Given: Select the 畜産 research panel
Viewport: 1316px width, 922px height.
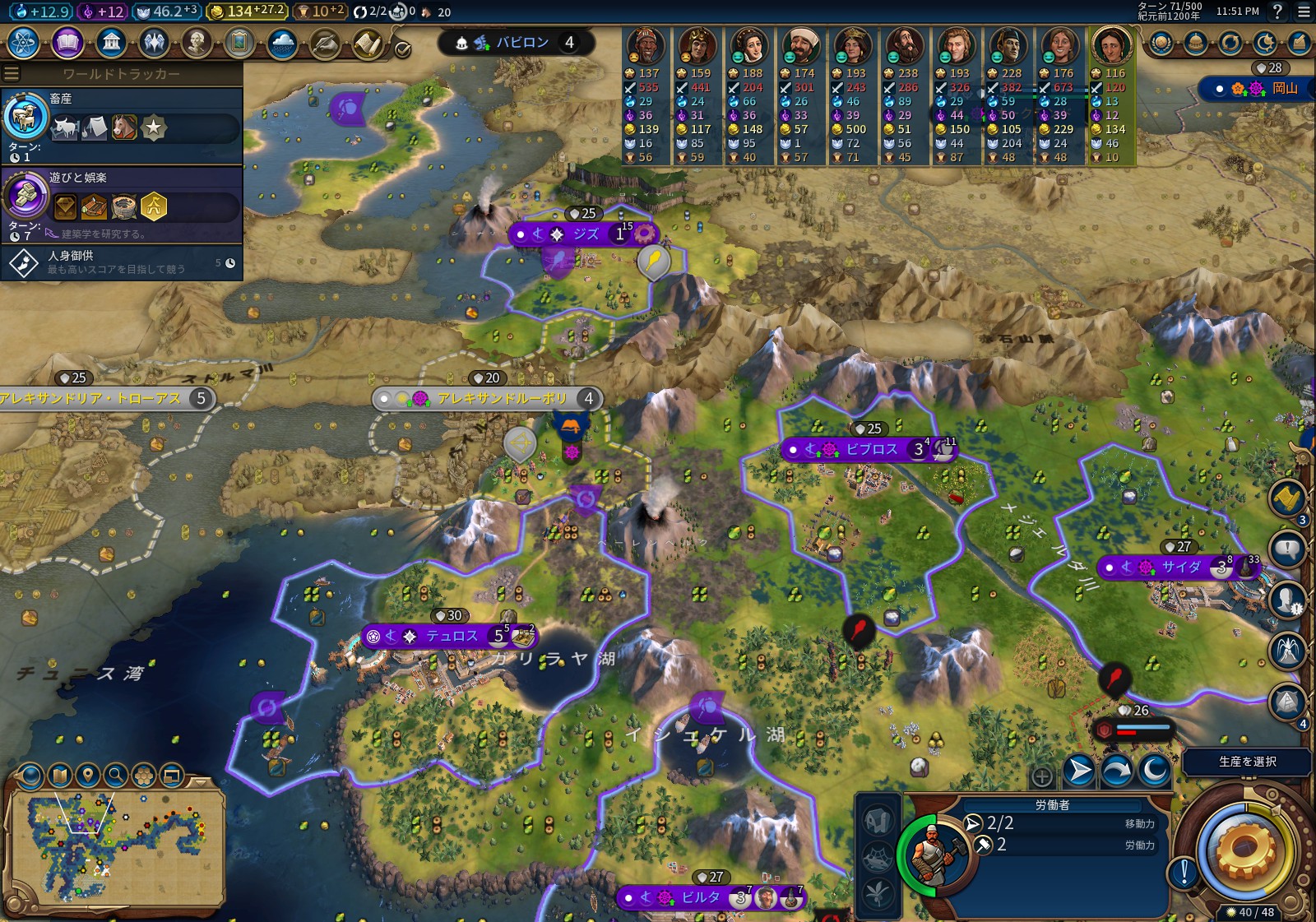Looking at the screenshot, I should point(122,126).
